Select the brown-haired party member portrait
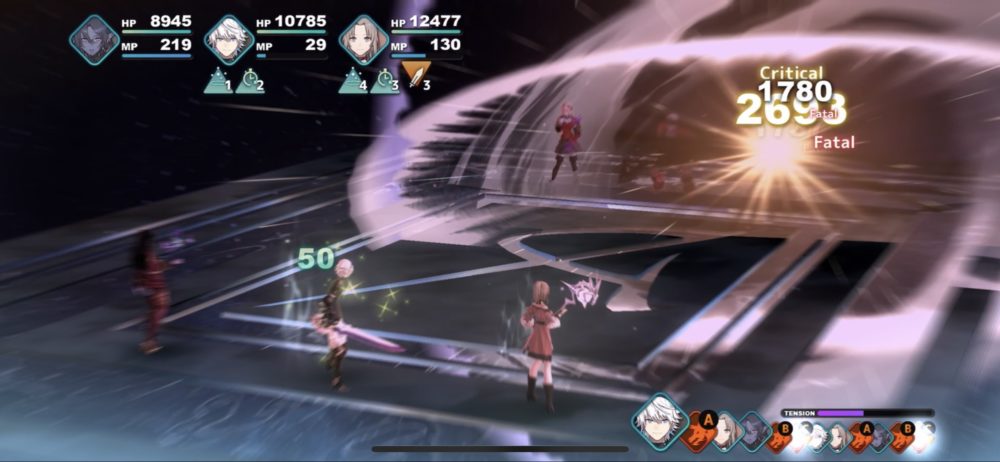Screen dimensions: 1000x462 tap(363, 40)
